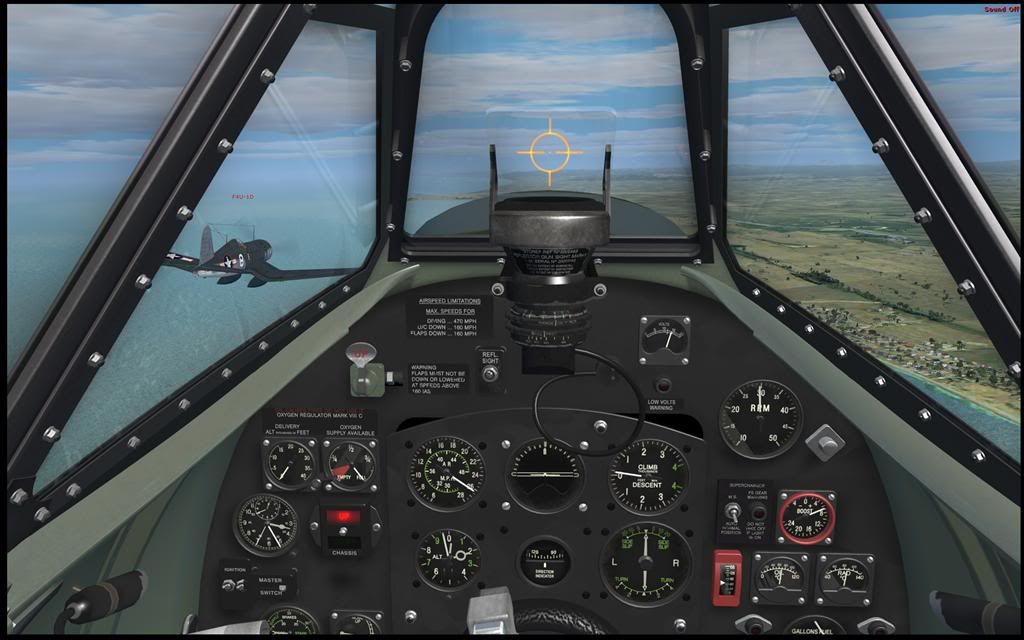The image size is (1024, 640).
Task: Push the grey button beside the RPM gauge
Action: [x=824, y=436]
